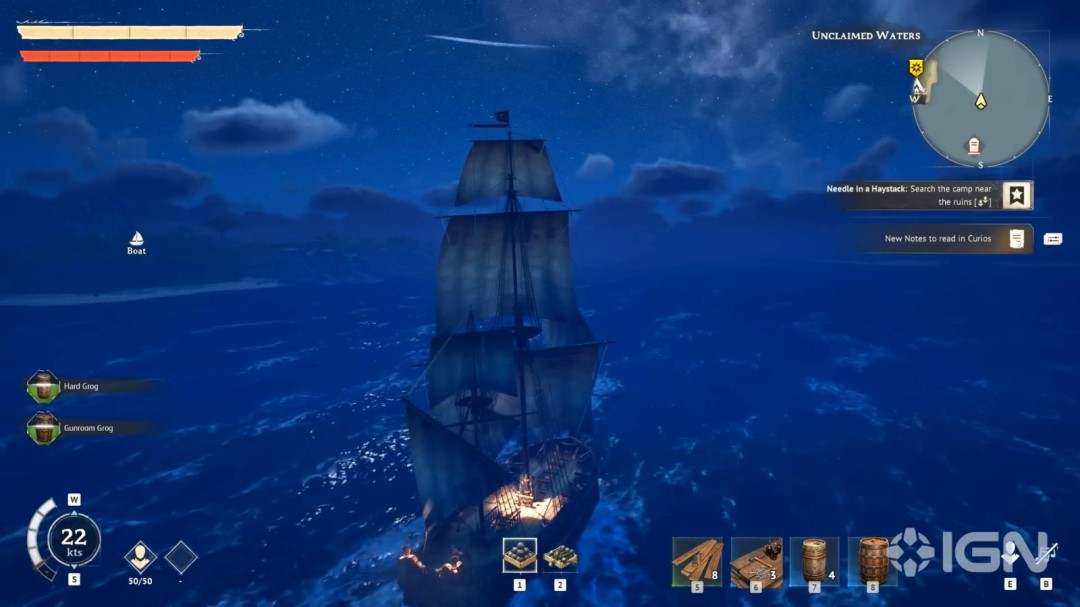This screenshot has width=1080, height=607.
Task: Click the Boat marker icon
Action: point(137,239)
